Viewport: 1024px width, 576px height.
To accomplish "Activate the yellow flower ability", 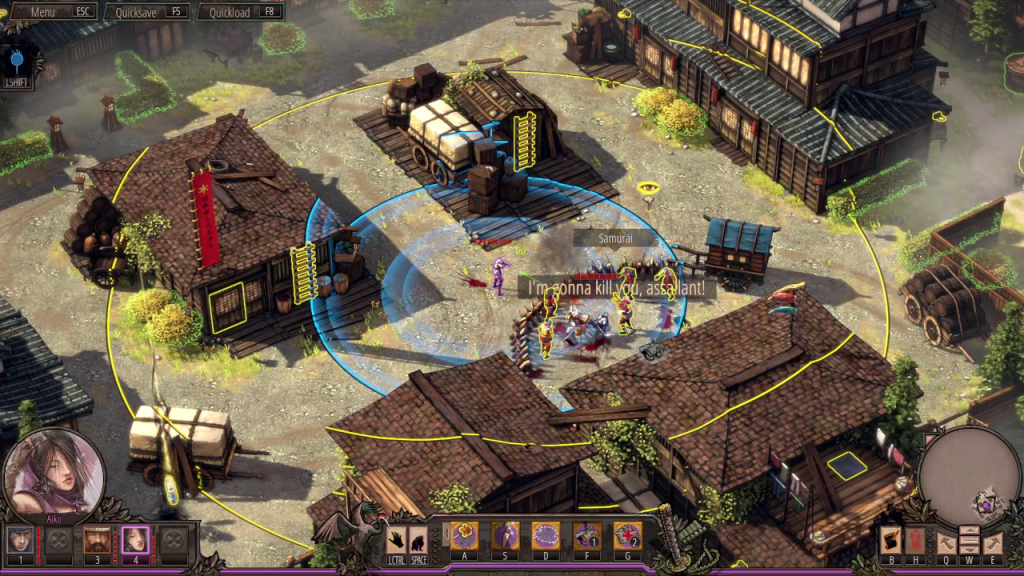I will [x=463, y=535].
